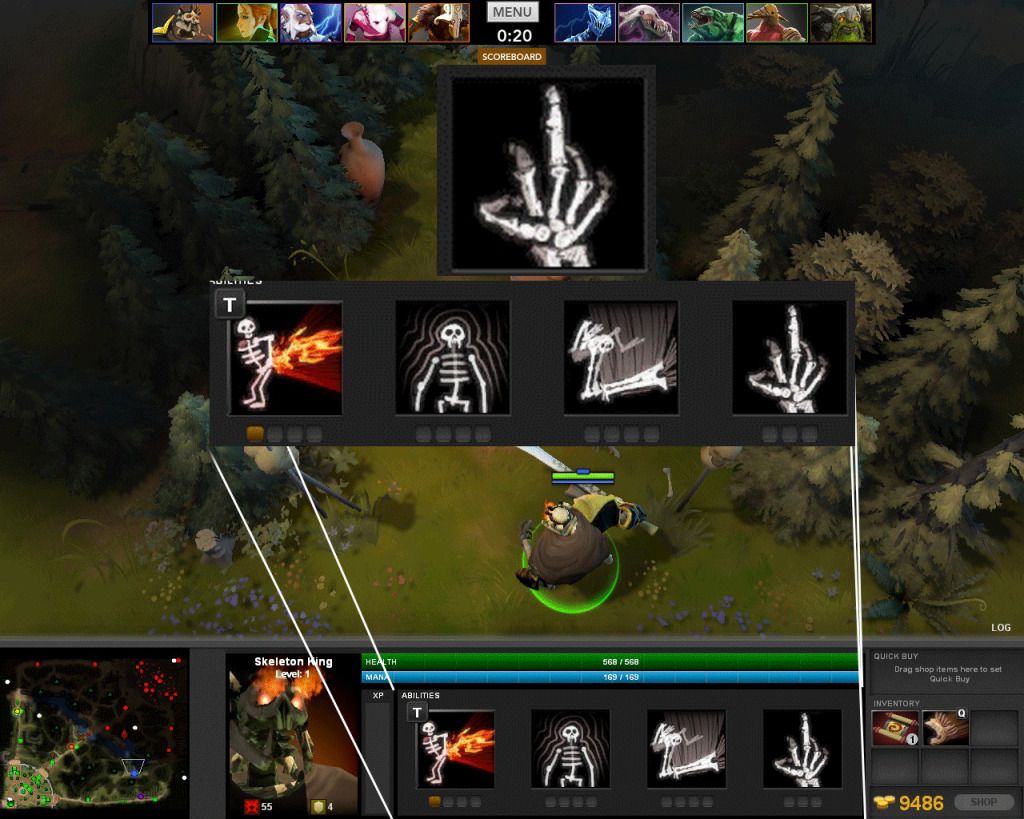Choose the Tidehunter hero portrait
This screenshot has height=819, width=1024.
pyautogui.click(x=713, y=22)
